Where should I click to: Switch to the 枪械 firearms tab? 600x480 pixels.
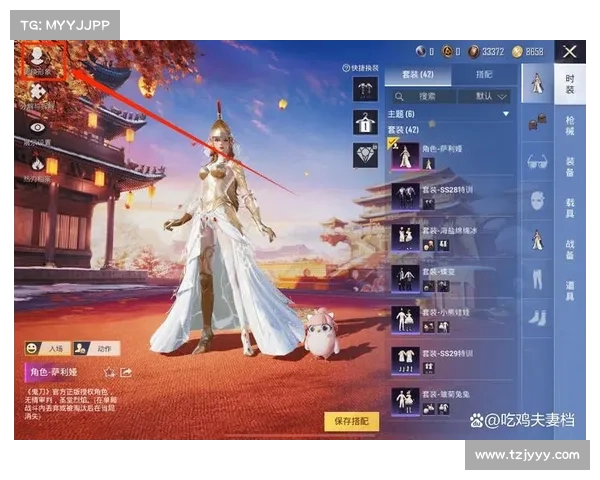point(570,124)
